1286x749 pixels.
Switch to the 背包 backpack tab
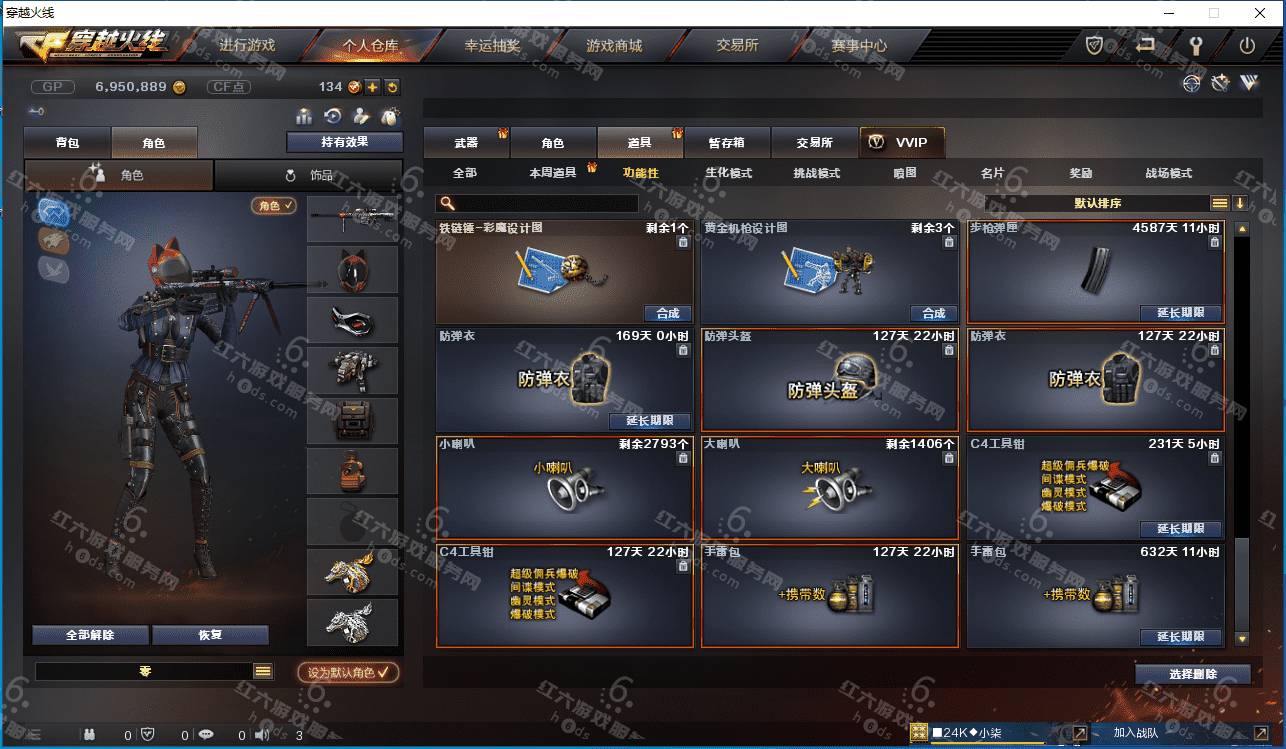[67, 143]
